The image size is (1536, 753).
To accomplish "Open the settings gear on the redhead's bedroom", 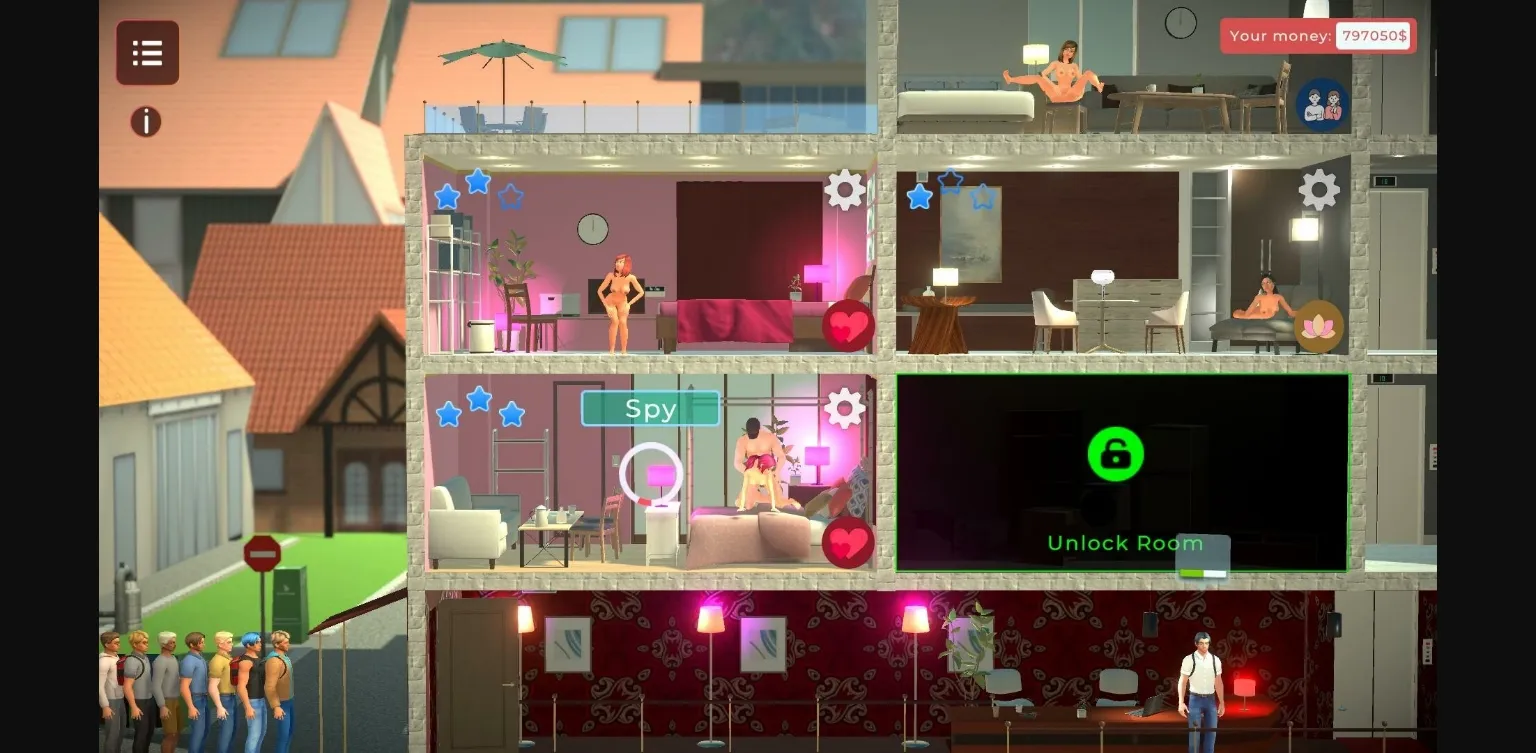I will [845, 189].
